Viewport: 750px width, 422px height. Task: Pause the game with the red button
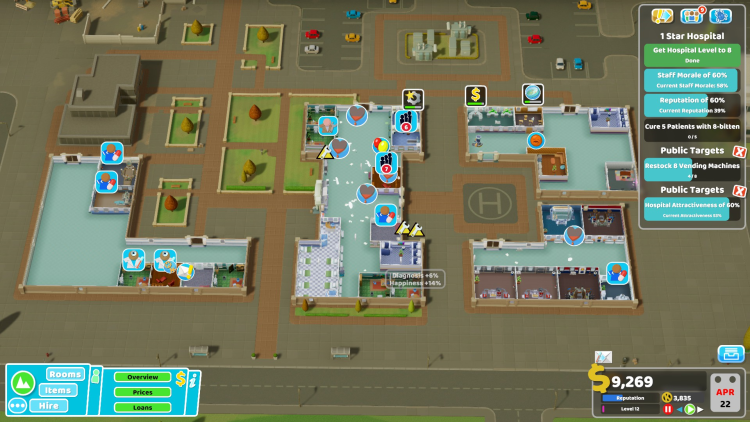(668, 409)
